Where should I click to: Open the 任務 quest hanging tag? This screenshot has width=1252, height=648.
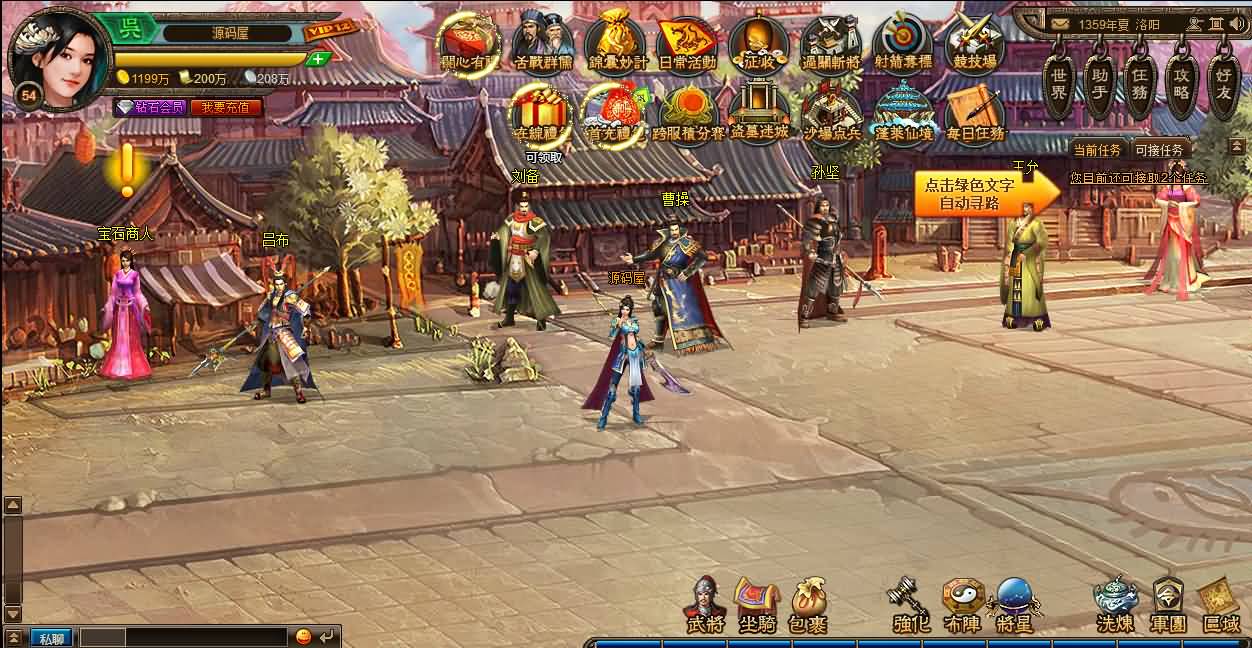pyautogui.click(x=1139, y=81)
